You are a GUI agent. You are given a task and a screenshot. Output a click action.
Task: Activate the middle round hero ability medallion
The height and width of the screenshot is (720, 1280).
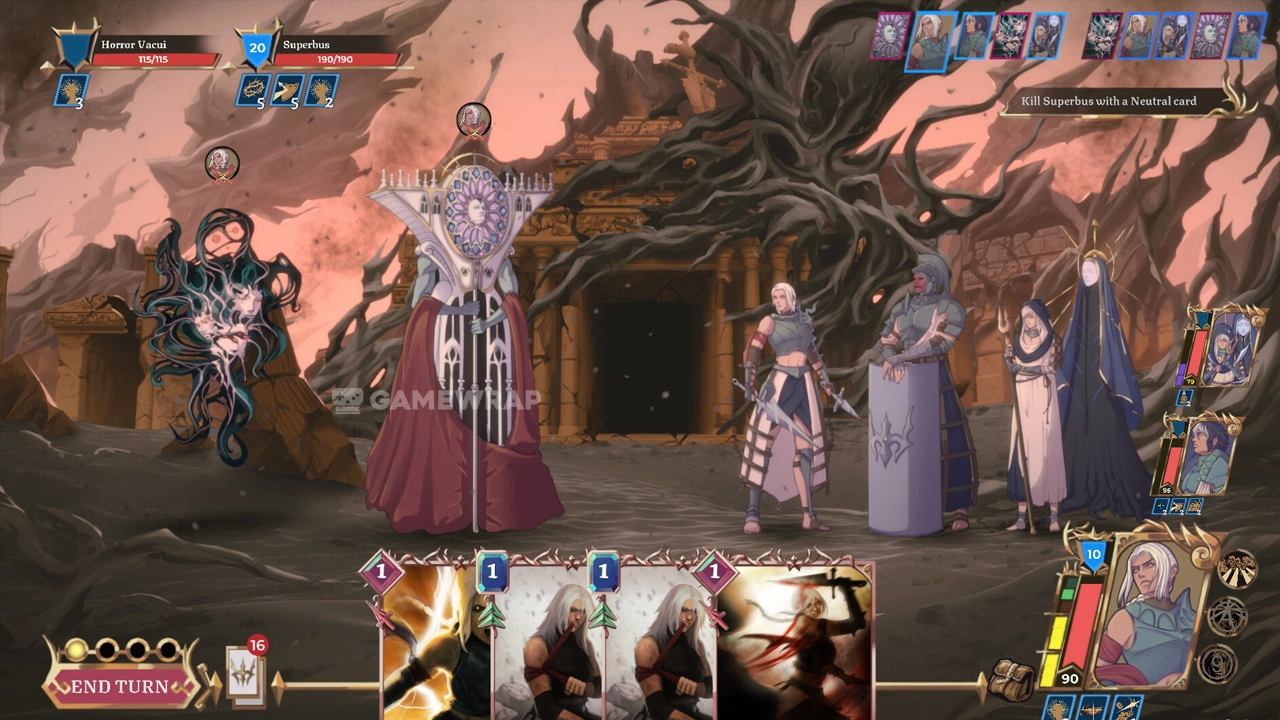pyautogui.click(x=1227, y=616)
